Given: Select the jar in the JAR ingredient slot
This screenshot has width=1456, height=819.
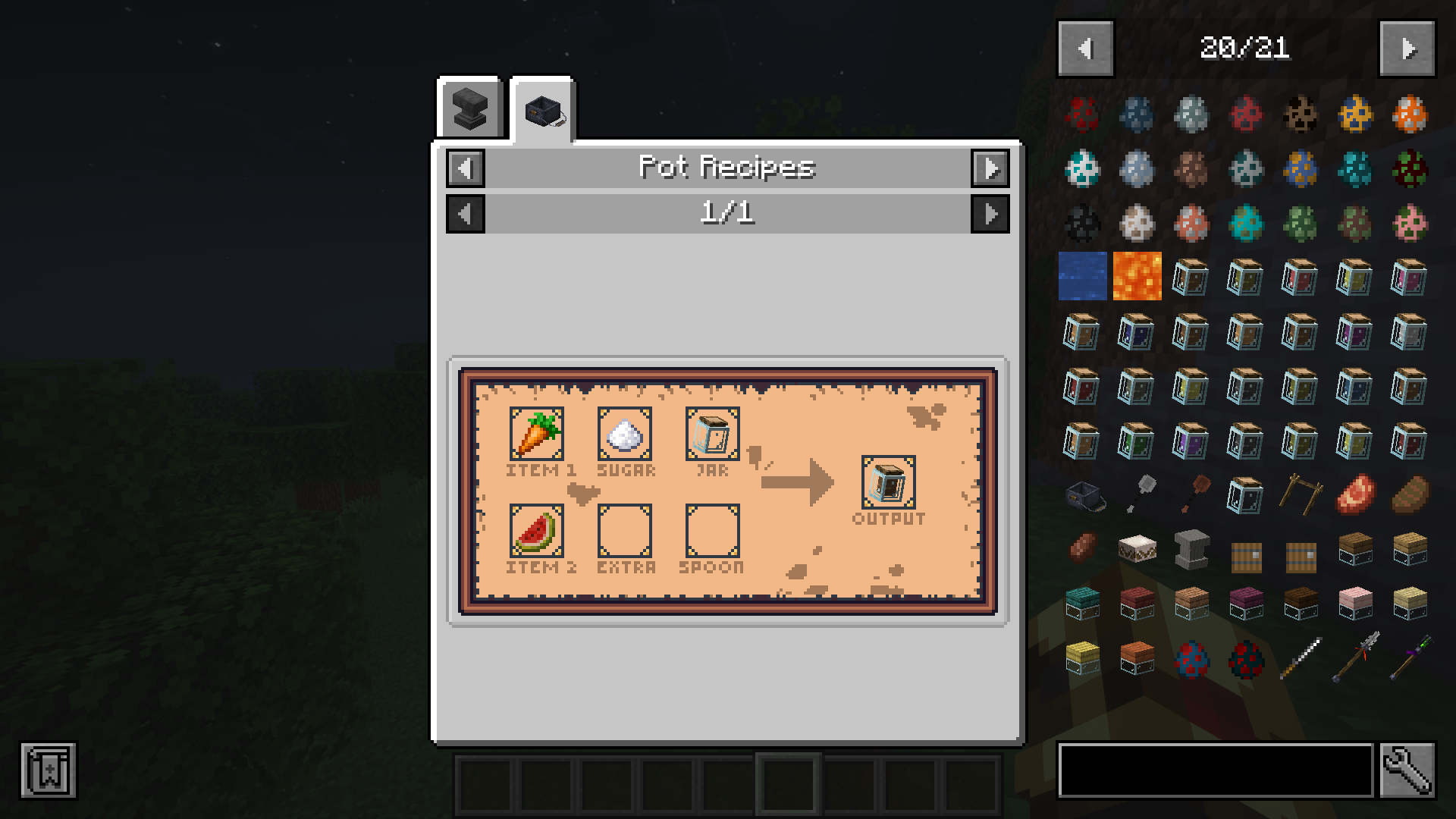Looking at the screenshot, I should 711,435.
